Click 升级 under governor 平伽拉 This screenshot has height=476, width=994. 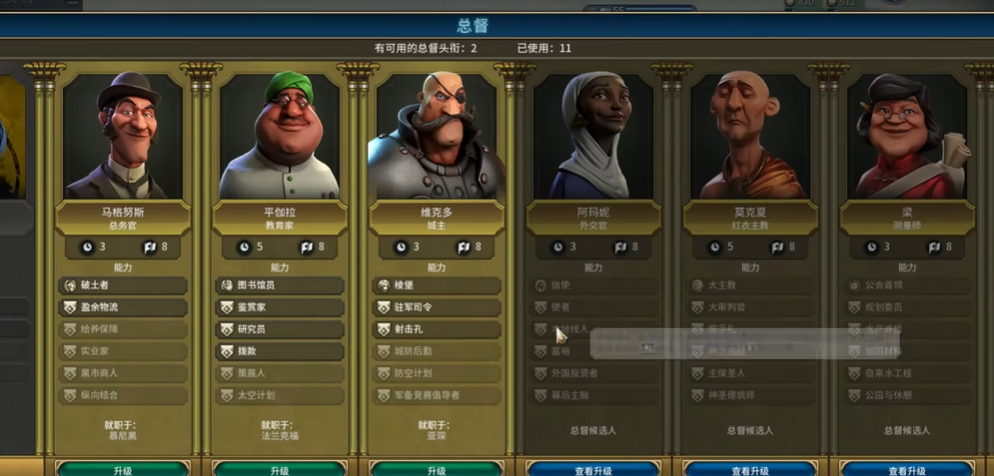click(280, 469)
